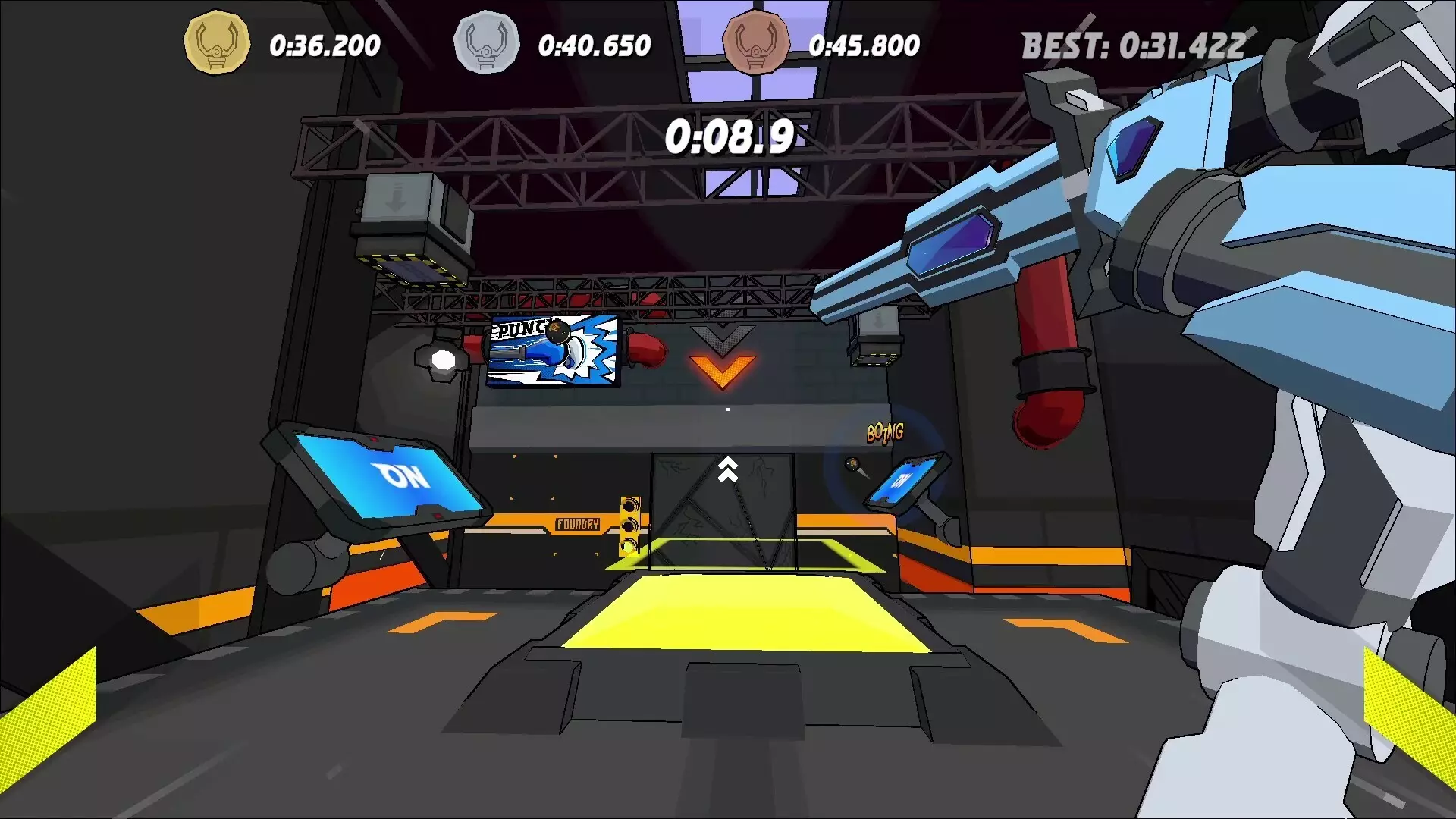Click the gold medal icon
Image resolution: width=1456 pixels, height=819 pixels.
217,42
